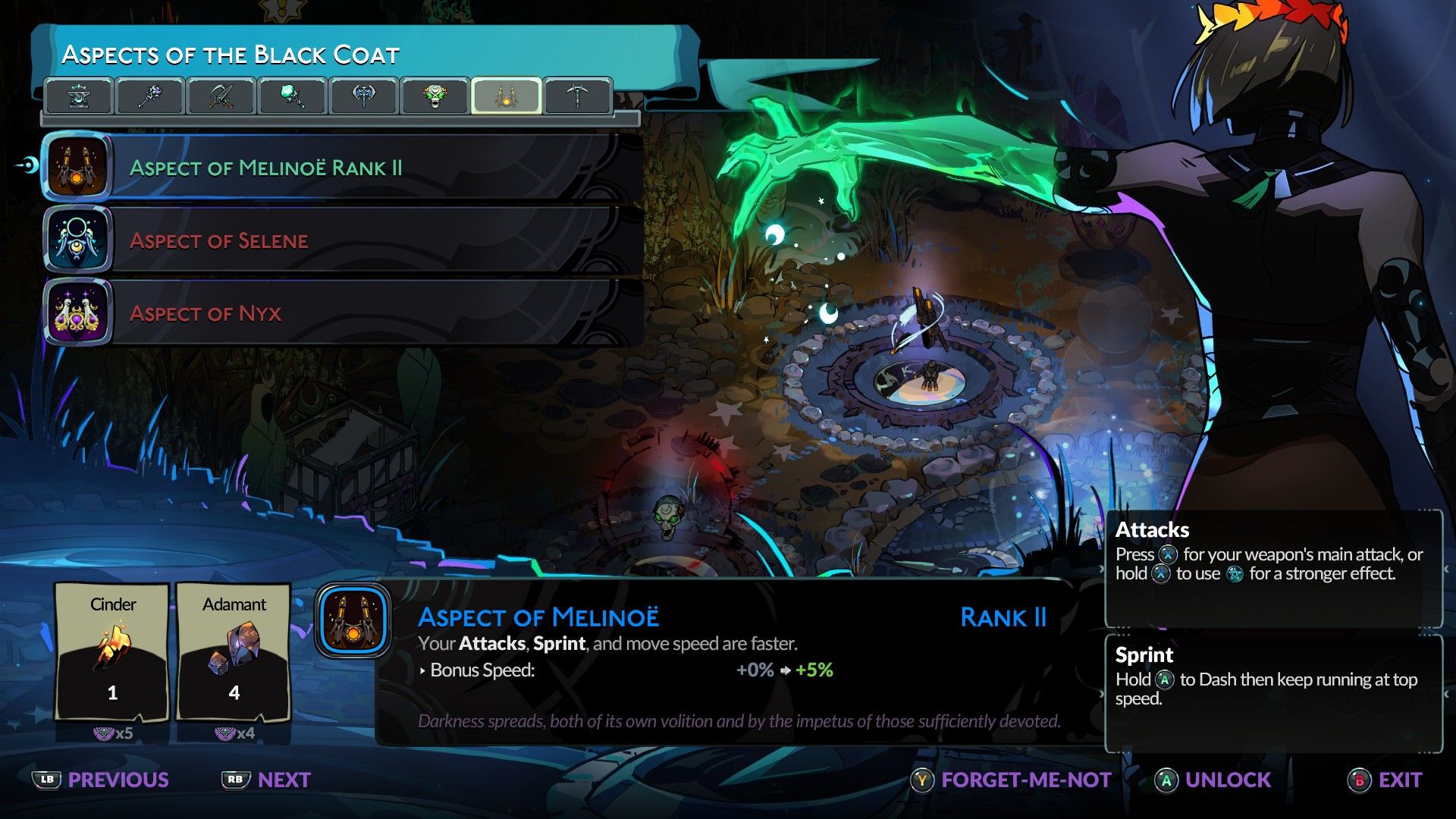Switch to the Argent Skull tab
Image resolution: width=1456 pixels, height=819 pixels.
point(435,96)
